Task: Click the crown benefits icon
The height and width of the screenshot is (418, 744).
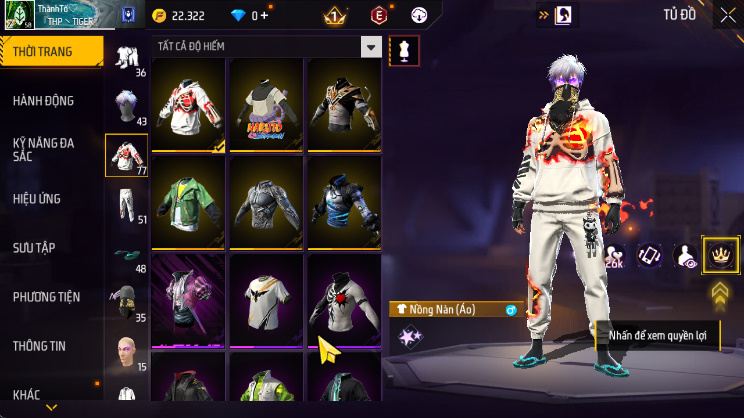Action: [720, 256]
